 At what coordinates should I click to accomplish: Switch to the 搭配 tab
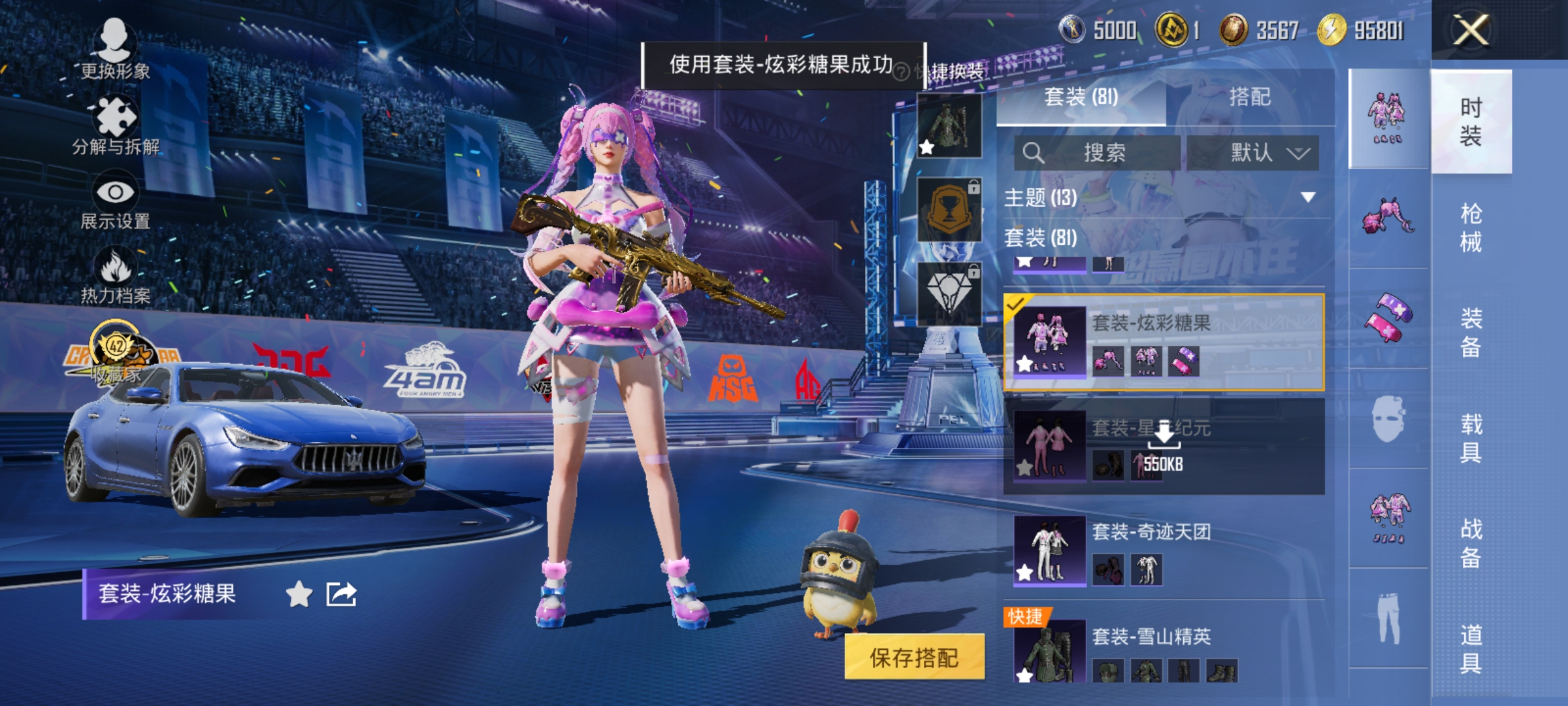[1250, 97]
